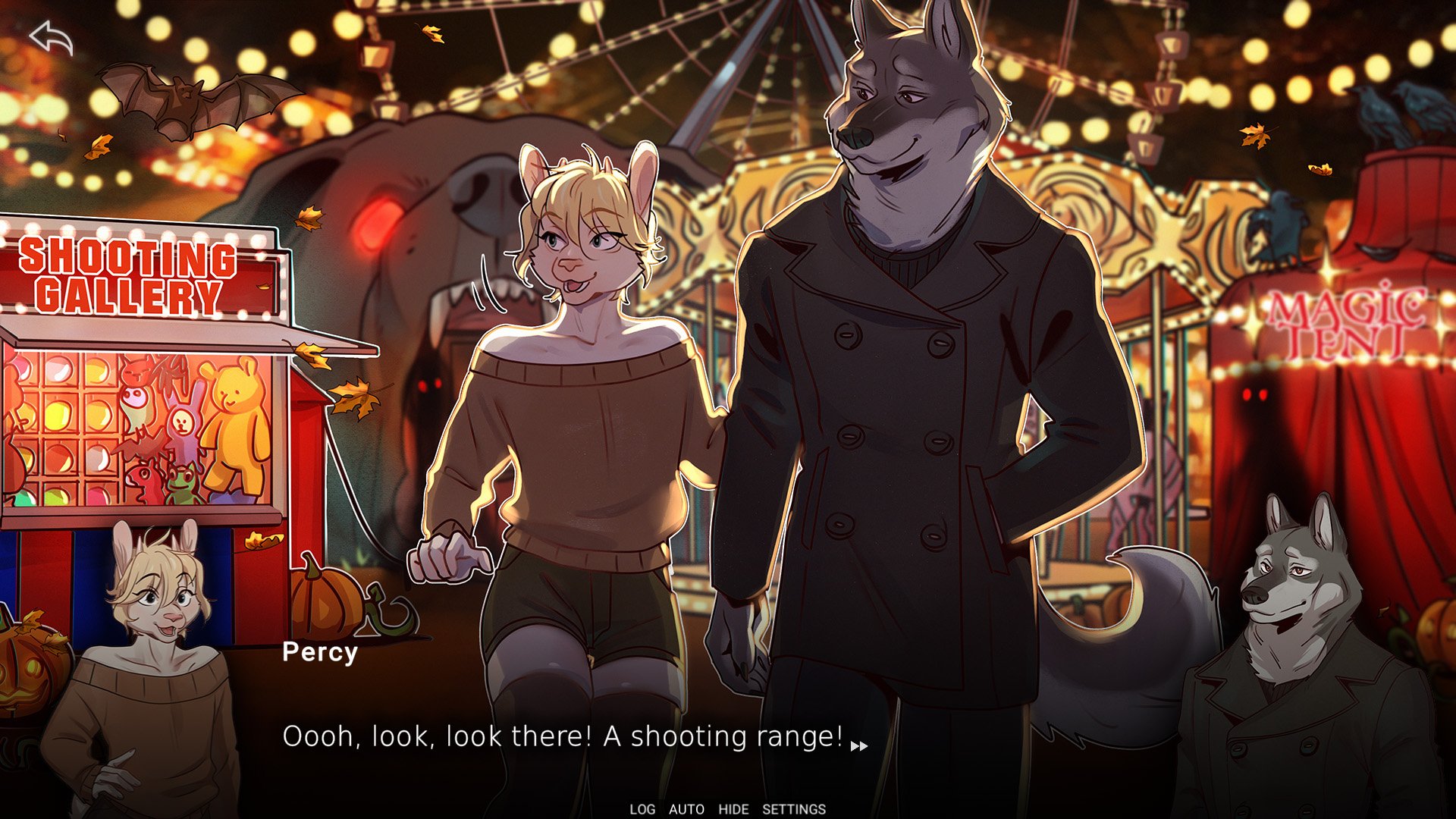
Task: Advance dialogue with the double-arrow indicator
Action: (x=859, y=746)
